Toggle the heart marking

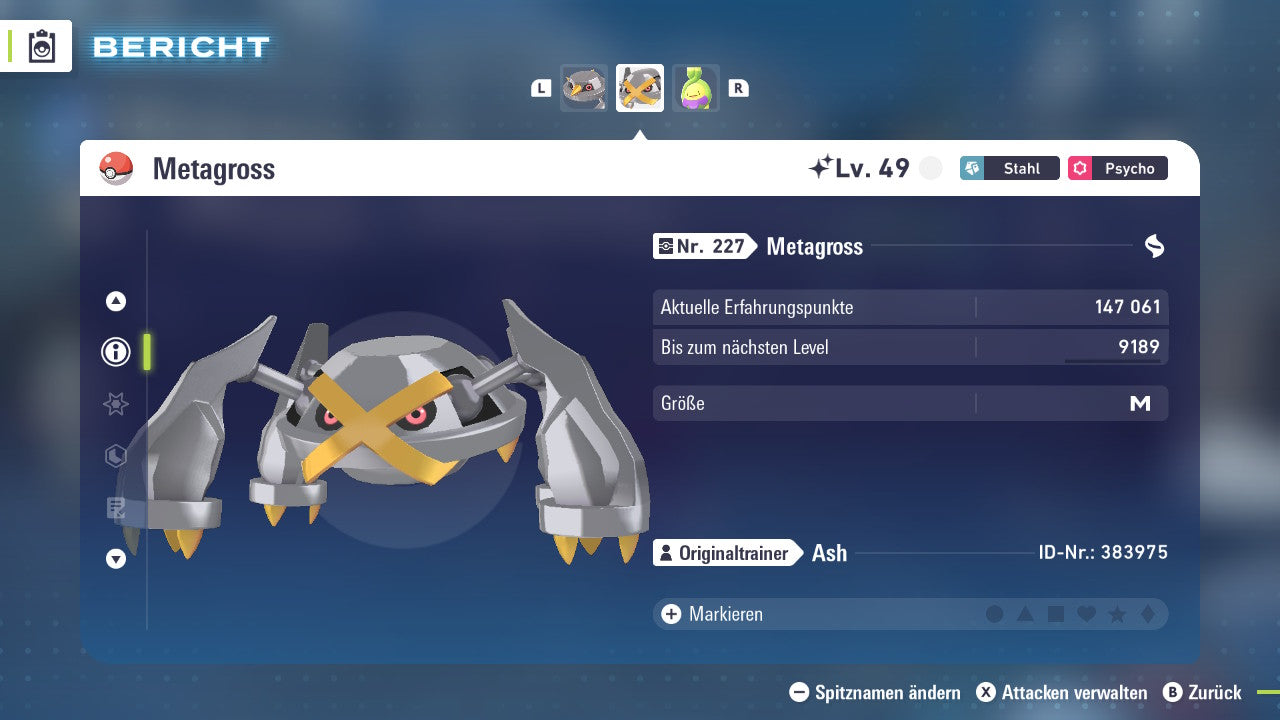pos(1086,614)
